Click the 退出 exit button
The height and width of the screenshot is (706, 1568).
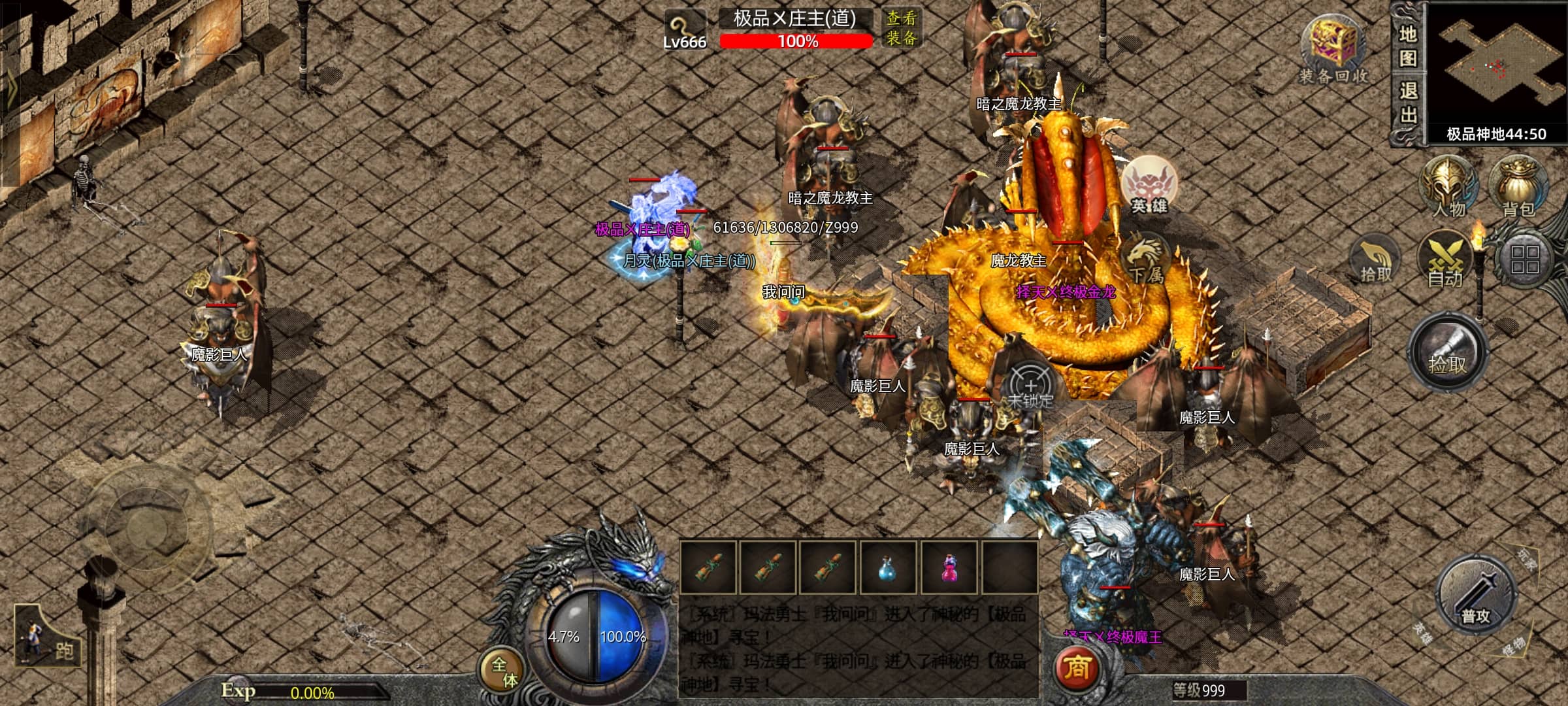(x=1407, y=103)
